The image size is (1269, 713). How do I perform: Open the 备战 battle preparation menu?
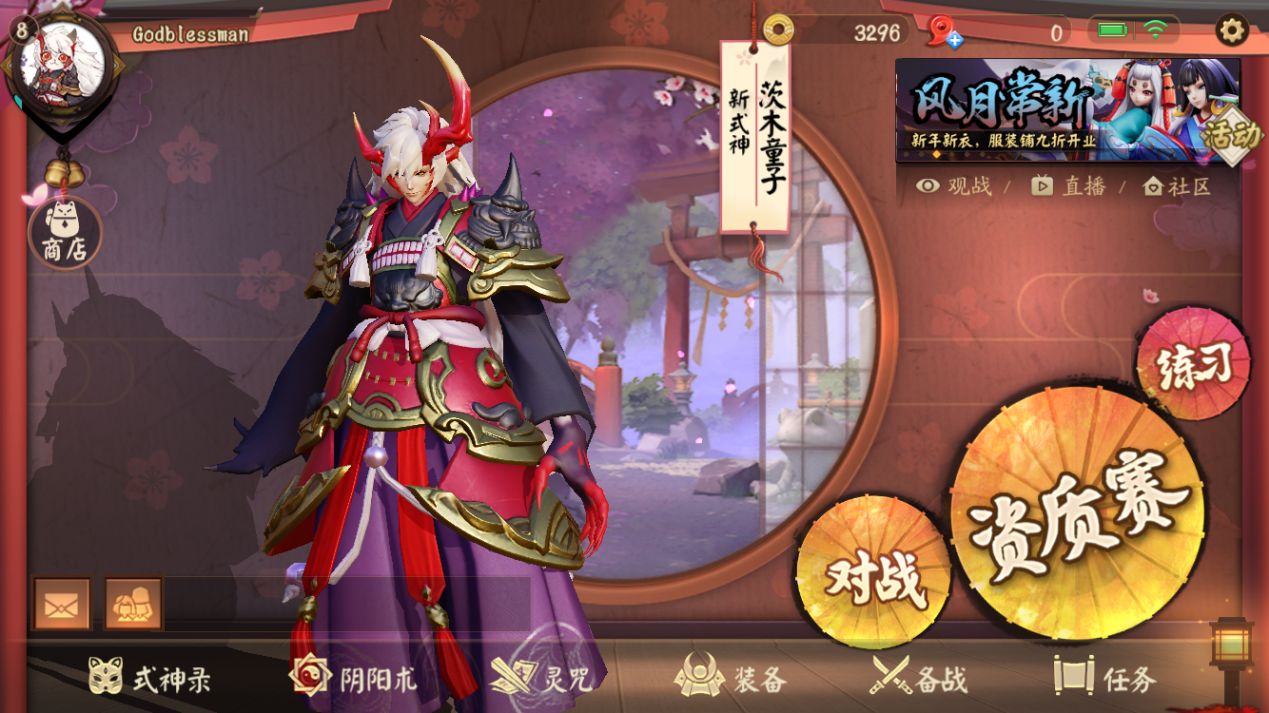[918, 679]
